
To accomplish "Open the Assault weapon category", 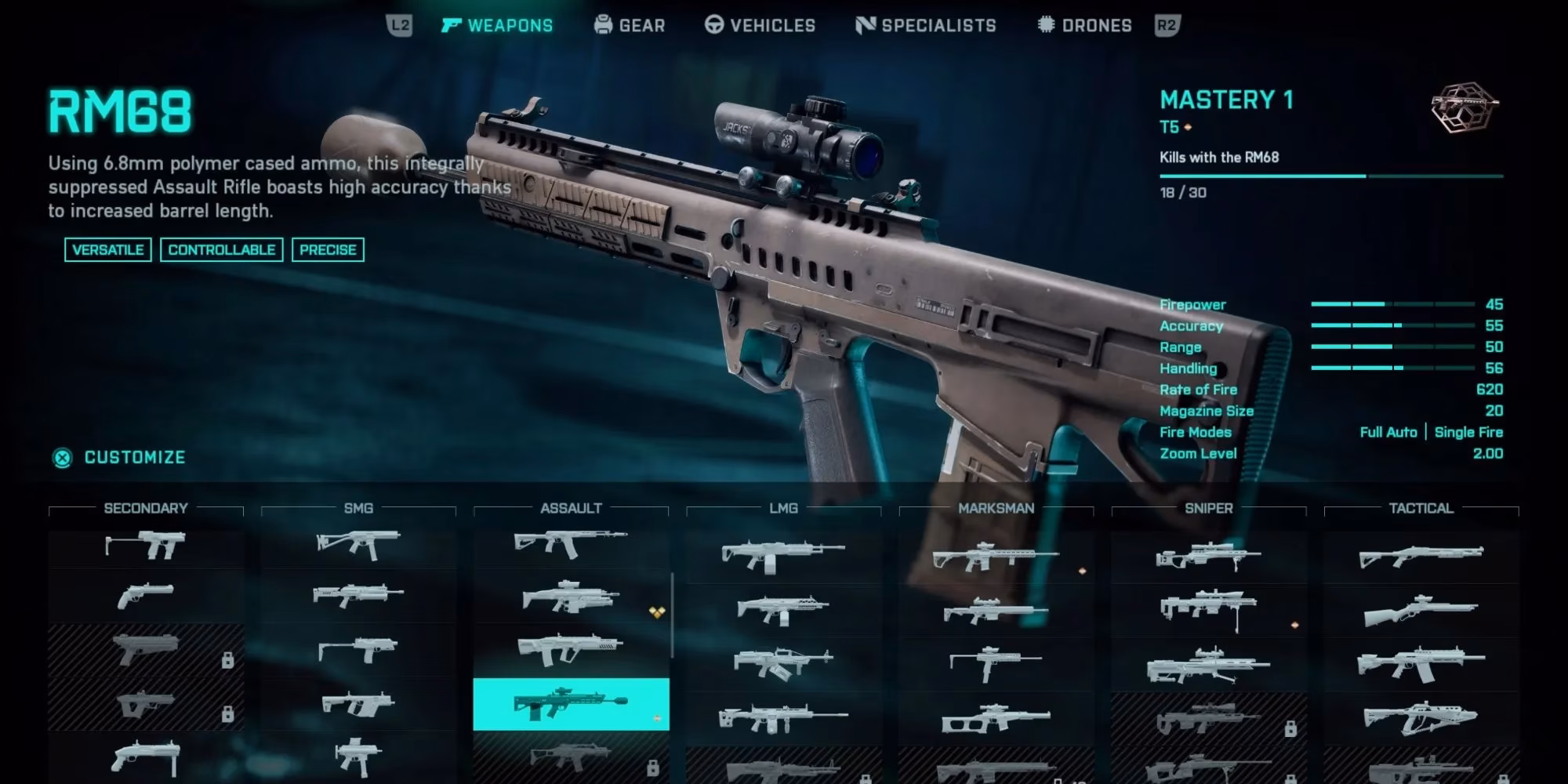I will [x=570, y=508].
